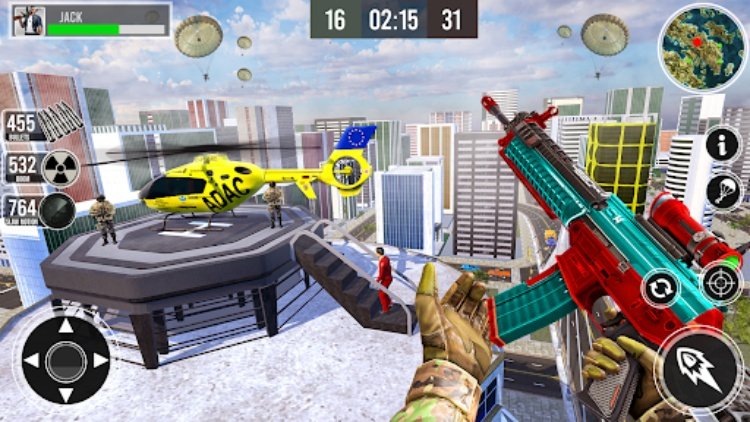Viewport: 750px width, 422px height.
Task: Trigger the slow motion ability
Action: click(x=58, y=211)
